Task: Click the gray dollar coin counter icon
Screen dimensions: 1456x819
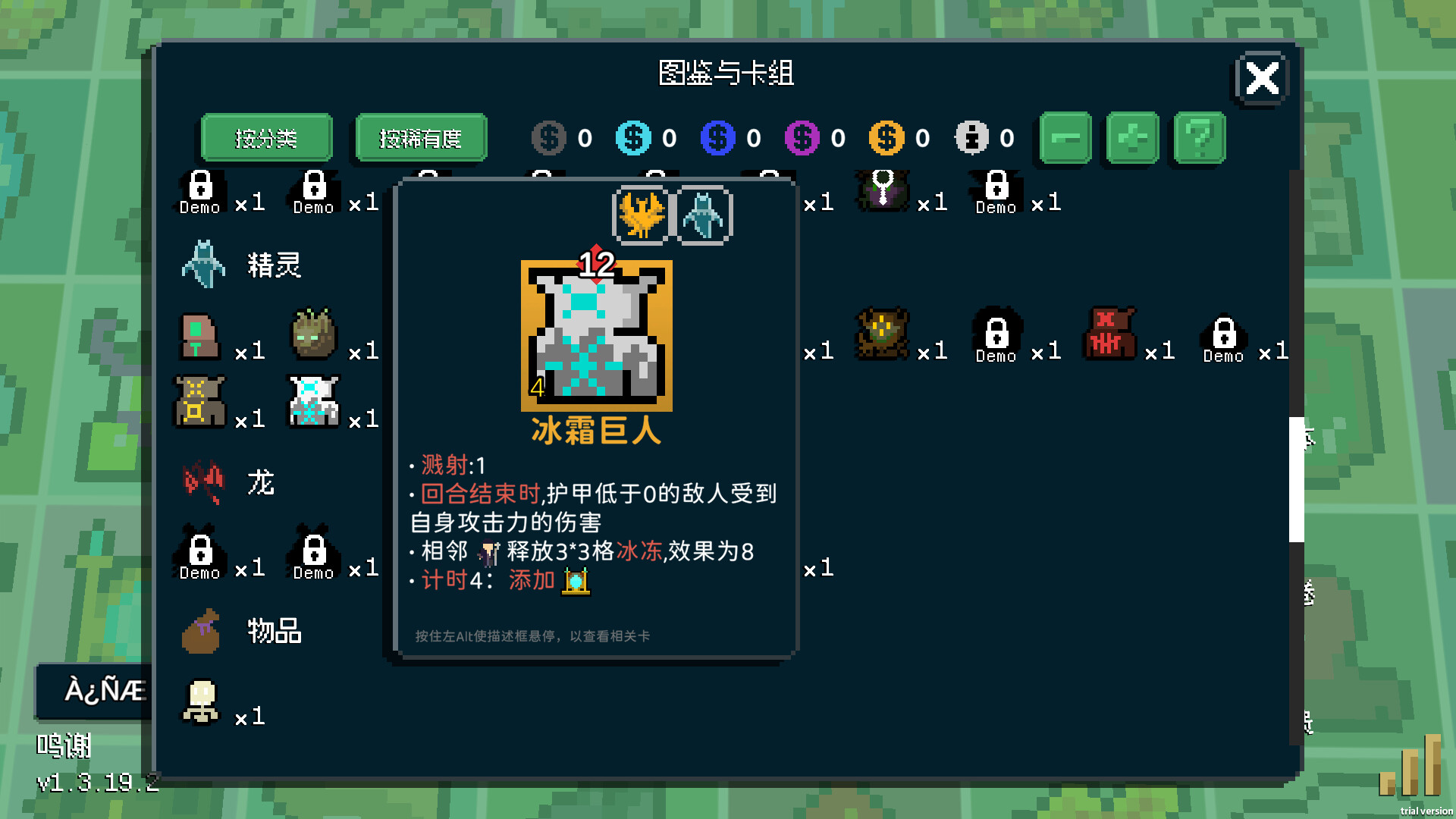Action: [548, 138]
